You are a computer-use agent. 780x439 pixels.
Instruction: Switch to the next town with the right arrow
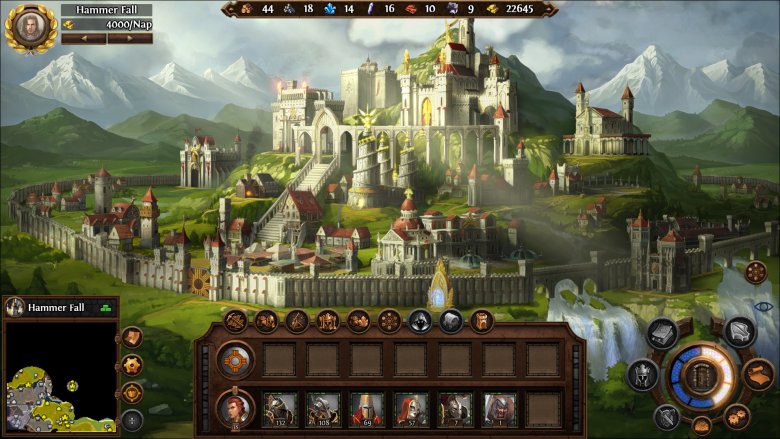coord(130,39)
